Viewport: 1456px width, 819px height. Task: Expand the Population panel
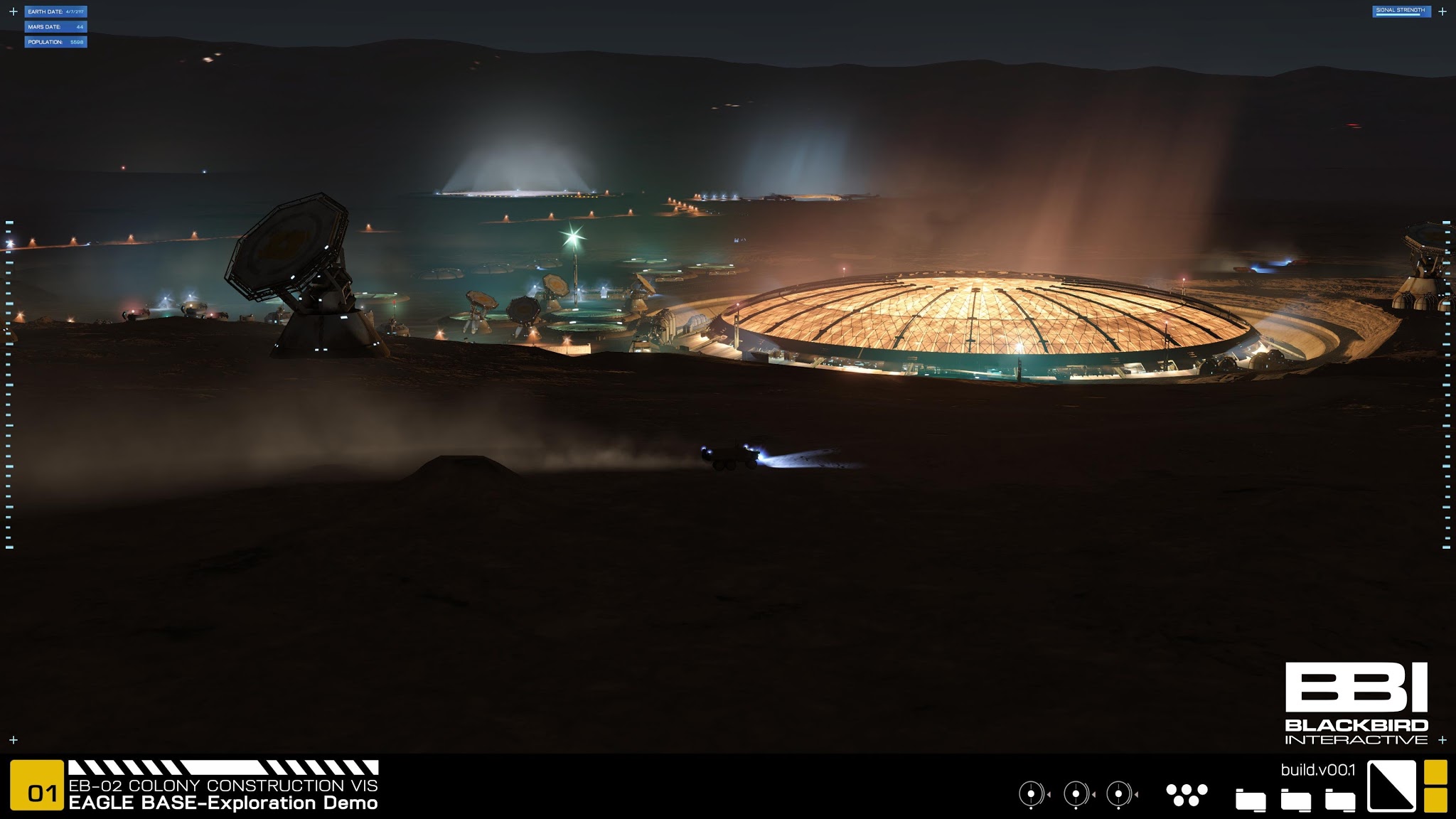pos(55,43)
